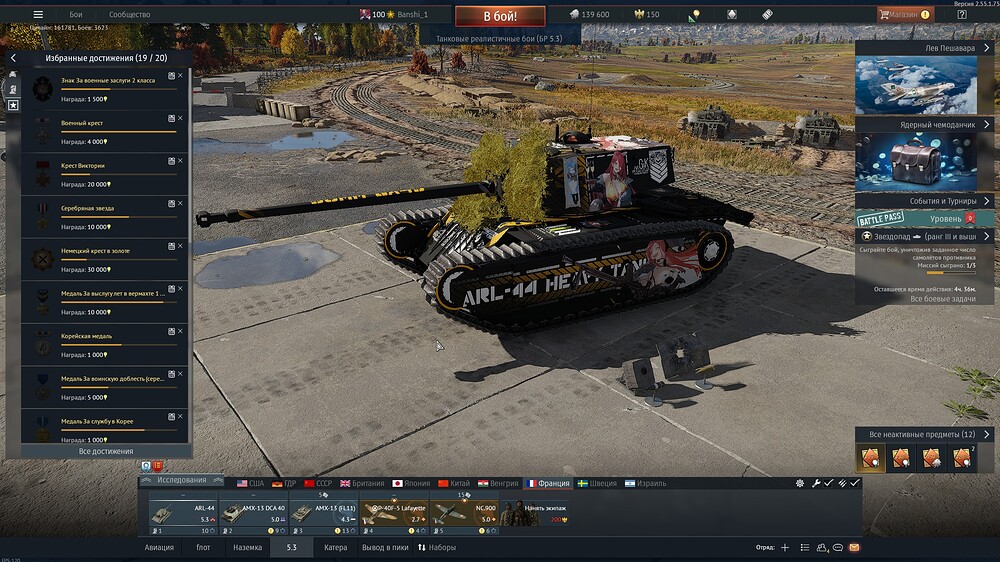
Task: Switch to the «Авиация» preset
Action: coord(159,548)
